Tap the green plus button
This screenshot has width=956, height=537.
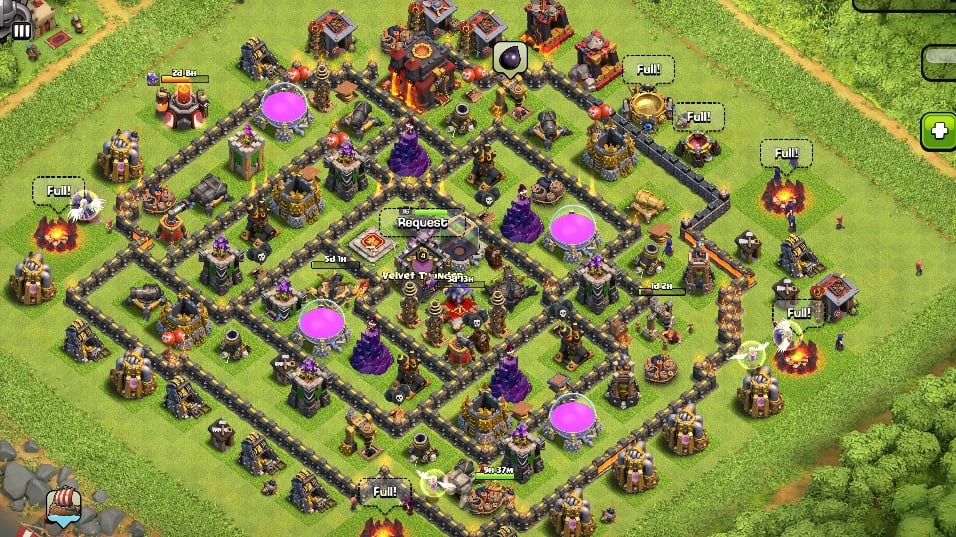pyautogui.click(x=939, y=131)
